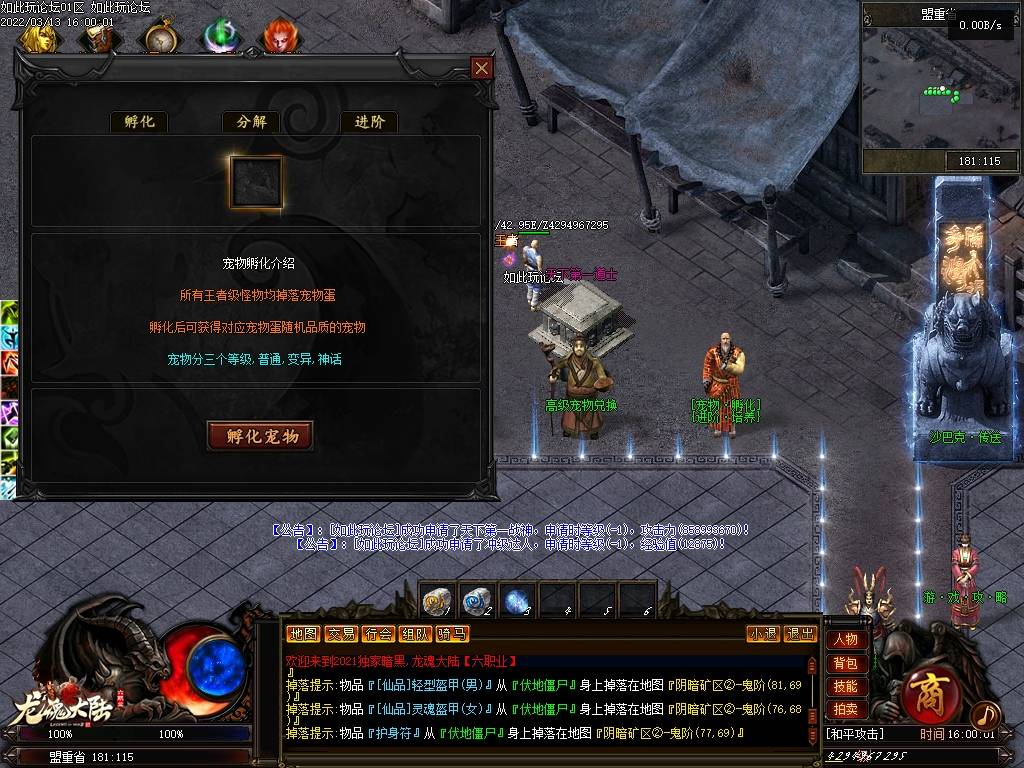
Task: Open the 背包 bag panel
Action: pyautogui.click(x=845, y=663)
